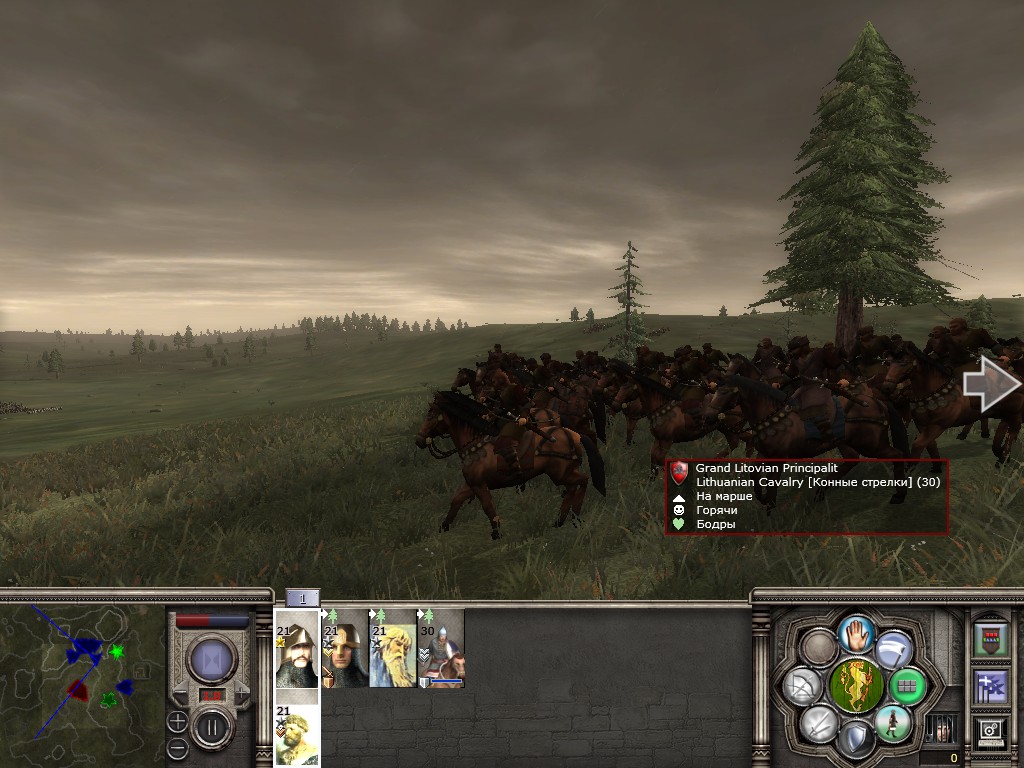Viewport: 1024px width, 768px height.
Task: Increase battle speed with the plus arrow
Action: click(x=240, y=691)
